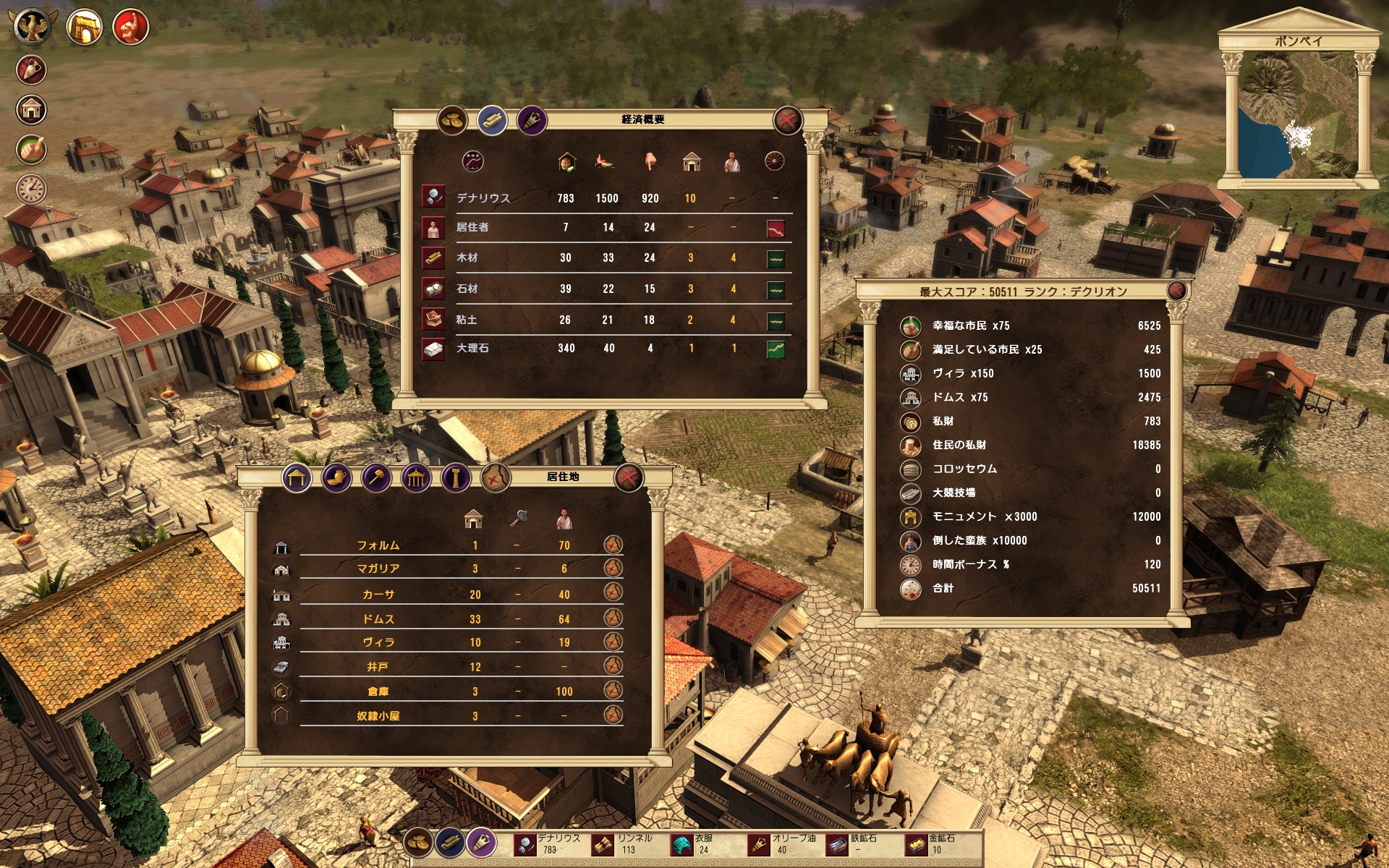Open the amphora icon in left sidebar
The image size is (1389, 868).
pos(31,70)
